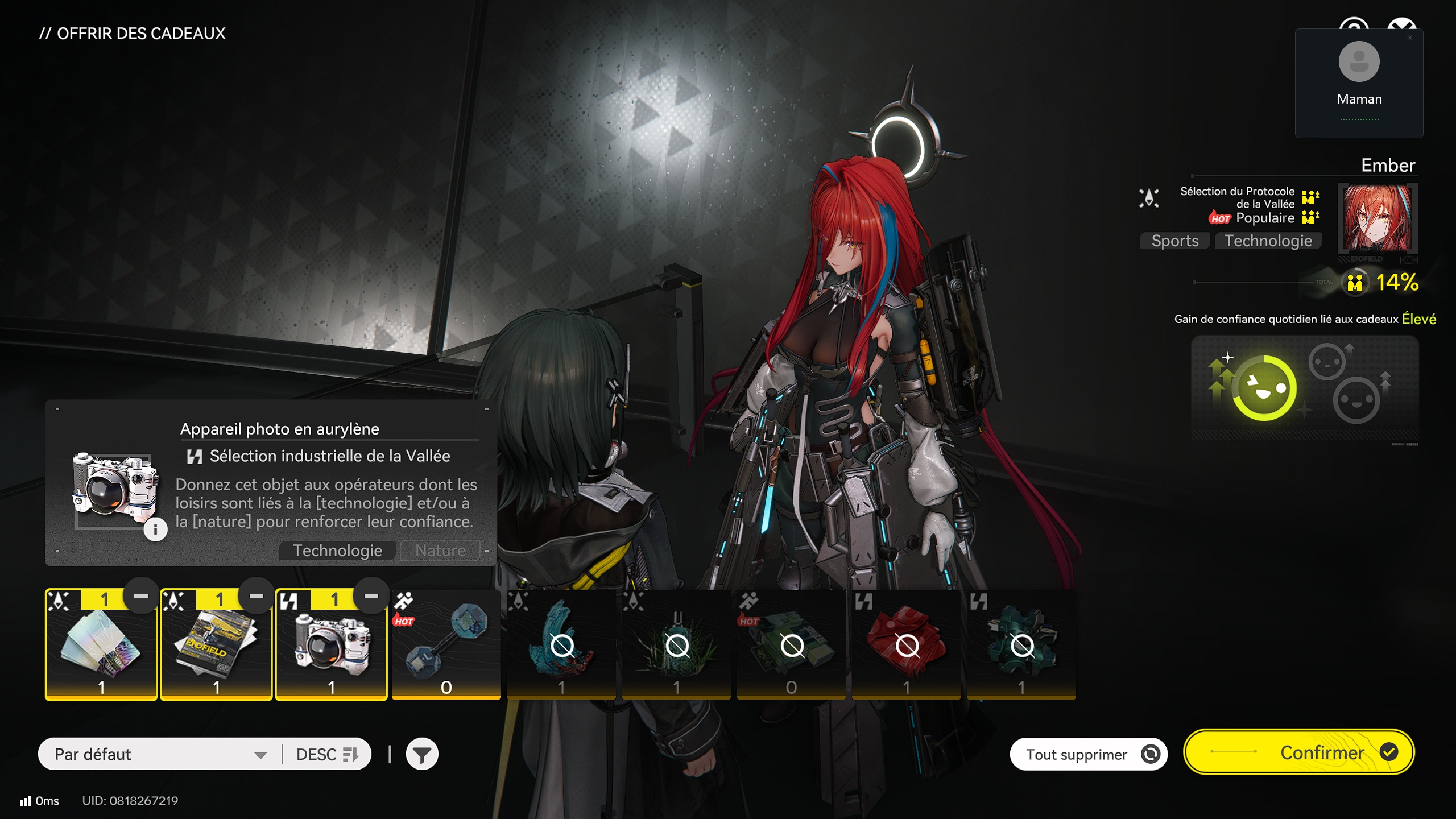Screen dimensions: 1456x819
Task: Toggle the Nature tag in the camera tooltip
Action: 440,550
